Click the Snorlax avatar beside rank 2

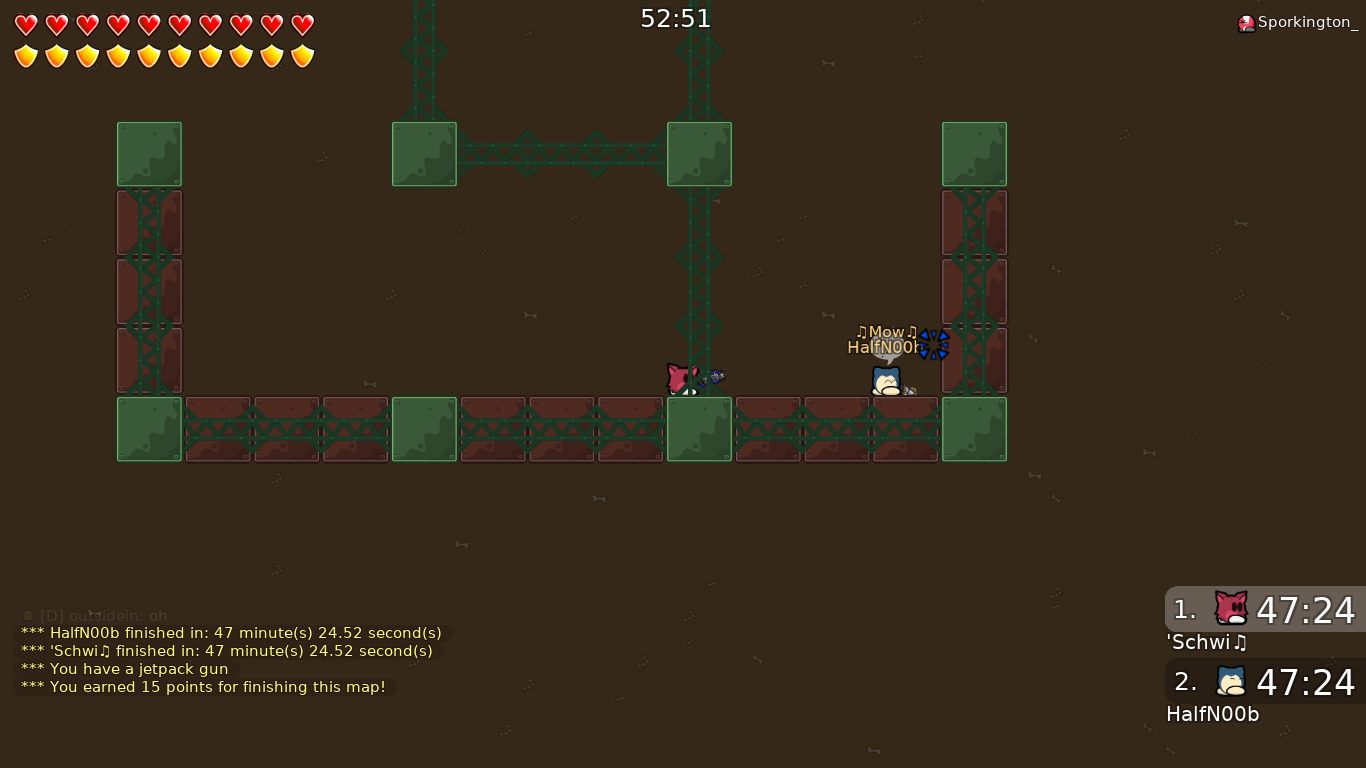pyautogui.click(x=1229, y=681)
